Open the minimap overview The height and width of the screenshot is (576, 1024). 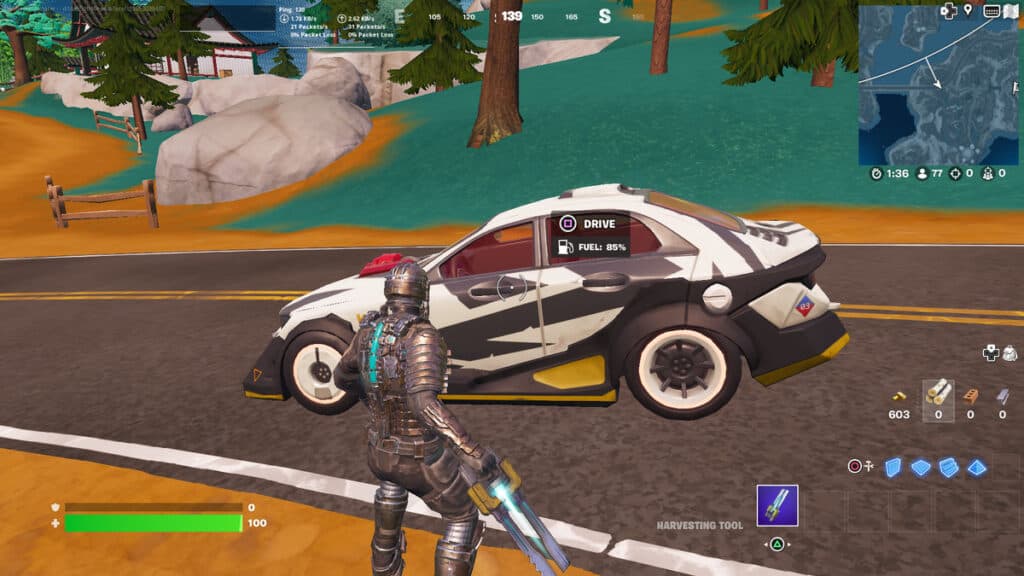point(938,88)
